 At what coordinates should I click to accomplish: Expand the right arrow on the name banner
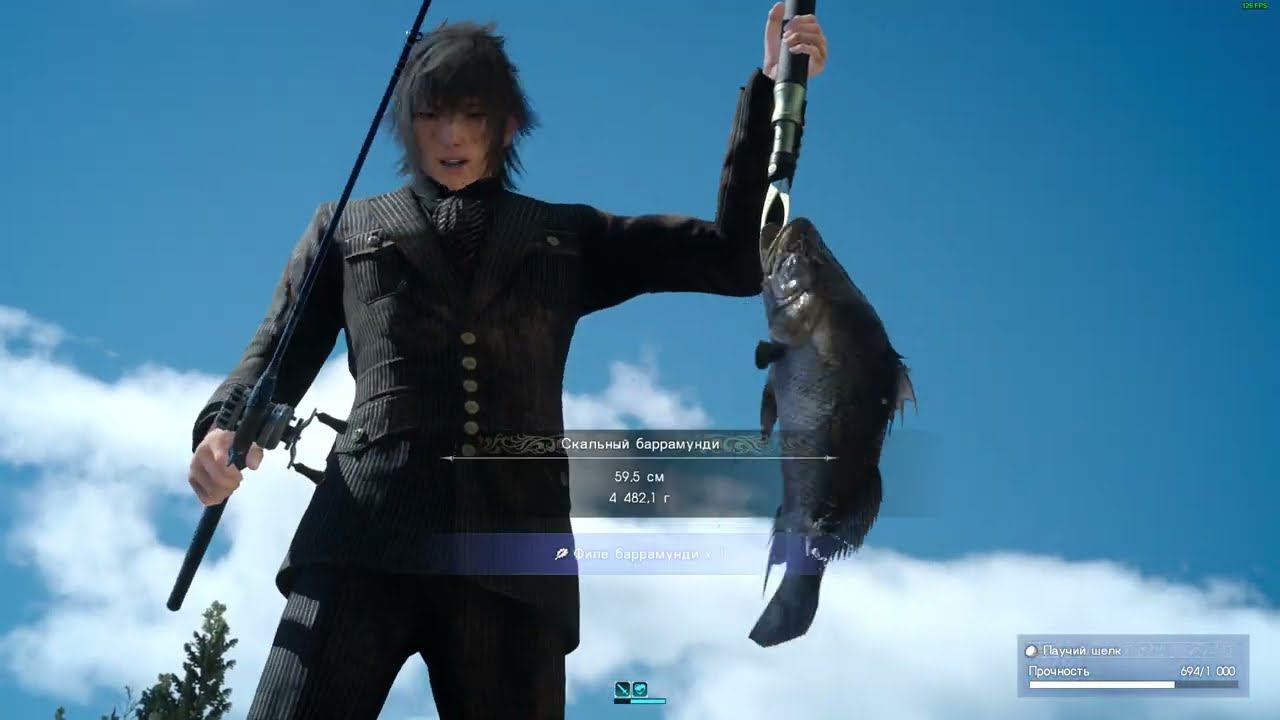(x=828, y=457)
